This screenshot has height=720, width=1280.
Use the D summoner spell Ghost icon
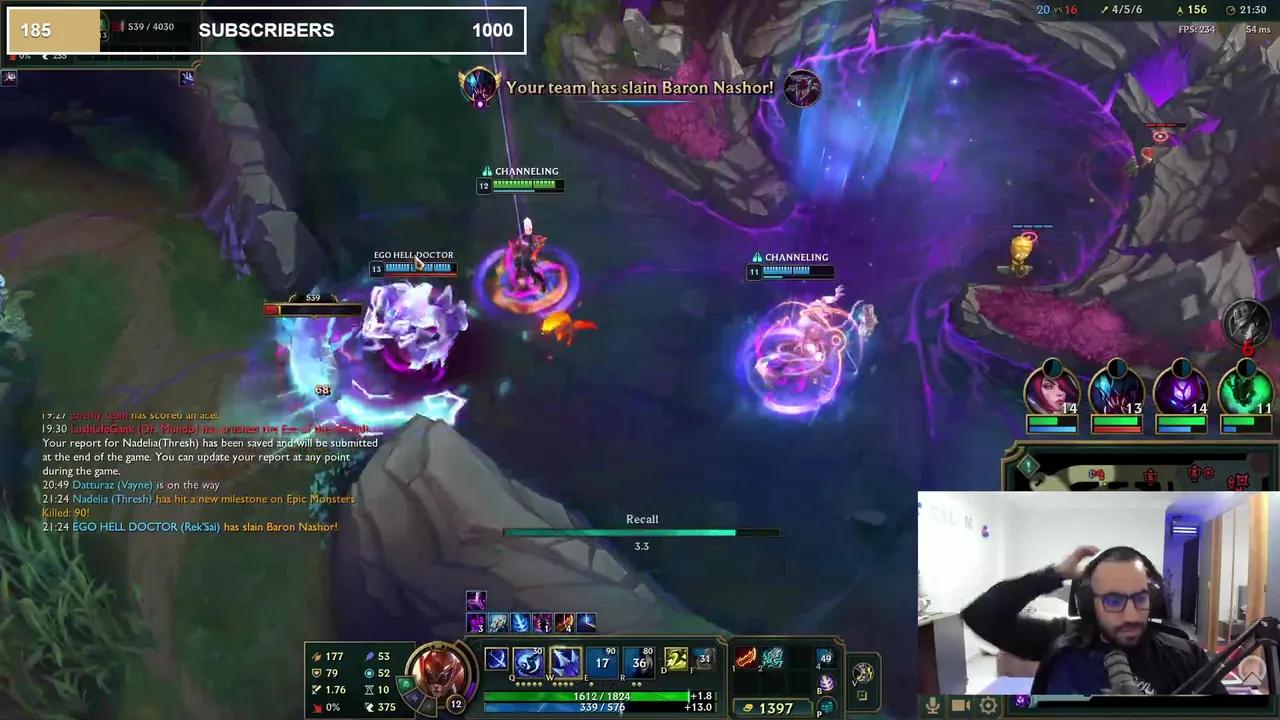(675, 660)
